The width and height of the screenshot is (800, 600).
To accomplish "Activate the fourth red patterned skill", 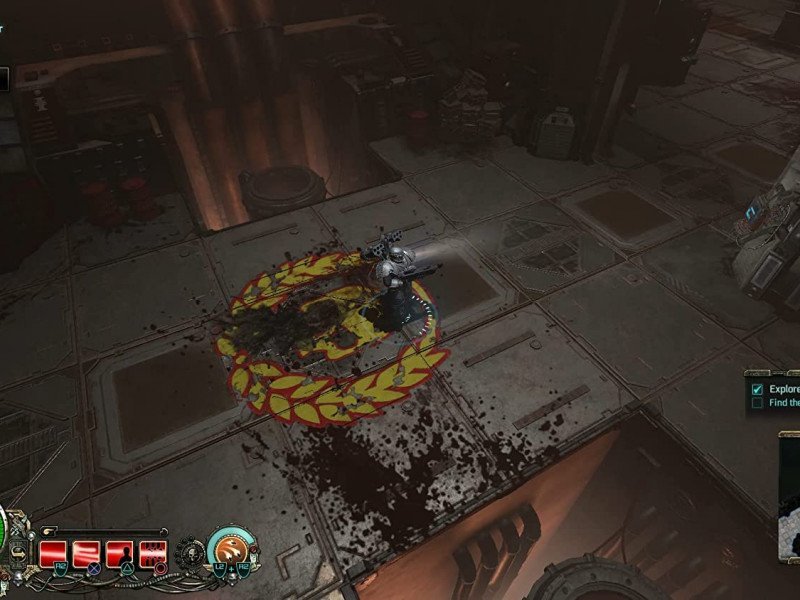I will (154, 551).
